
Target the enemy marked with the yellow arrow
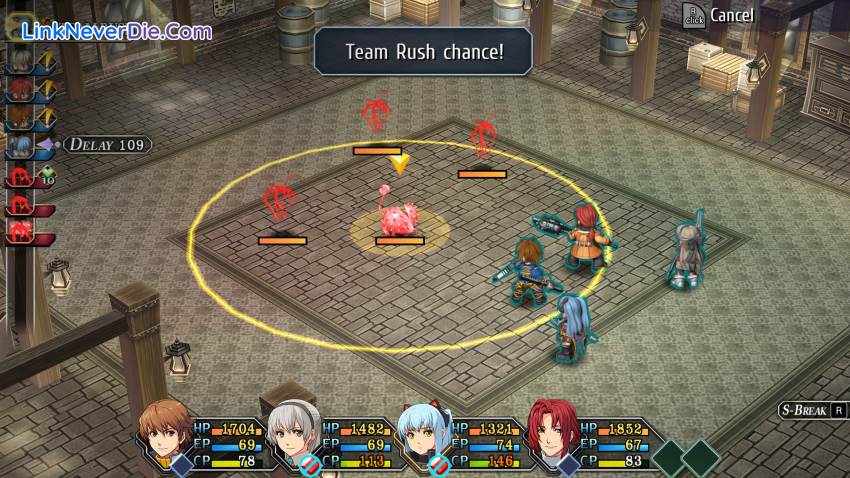tap(399, 220)
